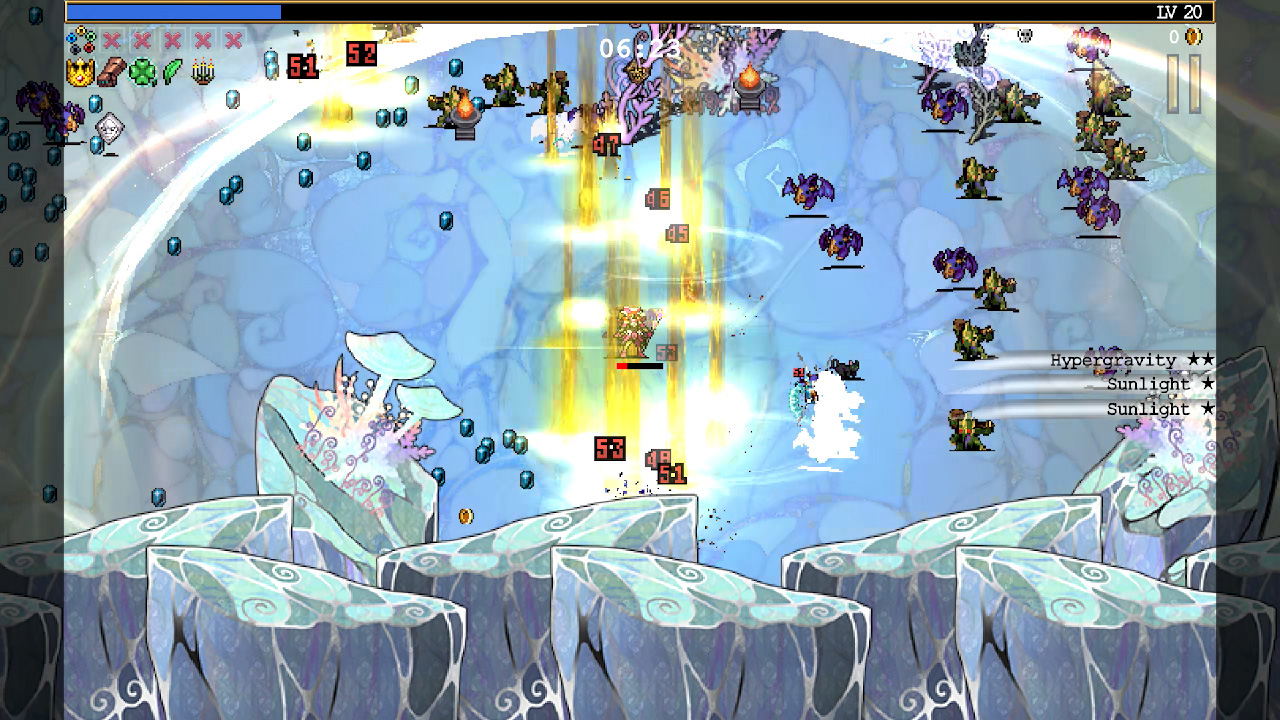Click the gold coin icon beside the counter
Screen dimensions: 1280x720
click(x=1192, y=36)
